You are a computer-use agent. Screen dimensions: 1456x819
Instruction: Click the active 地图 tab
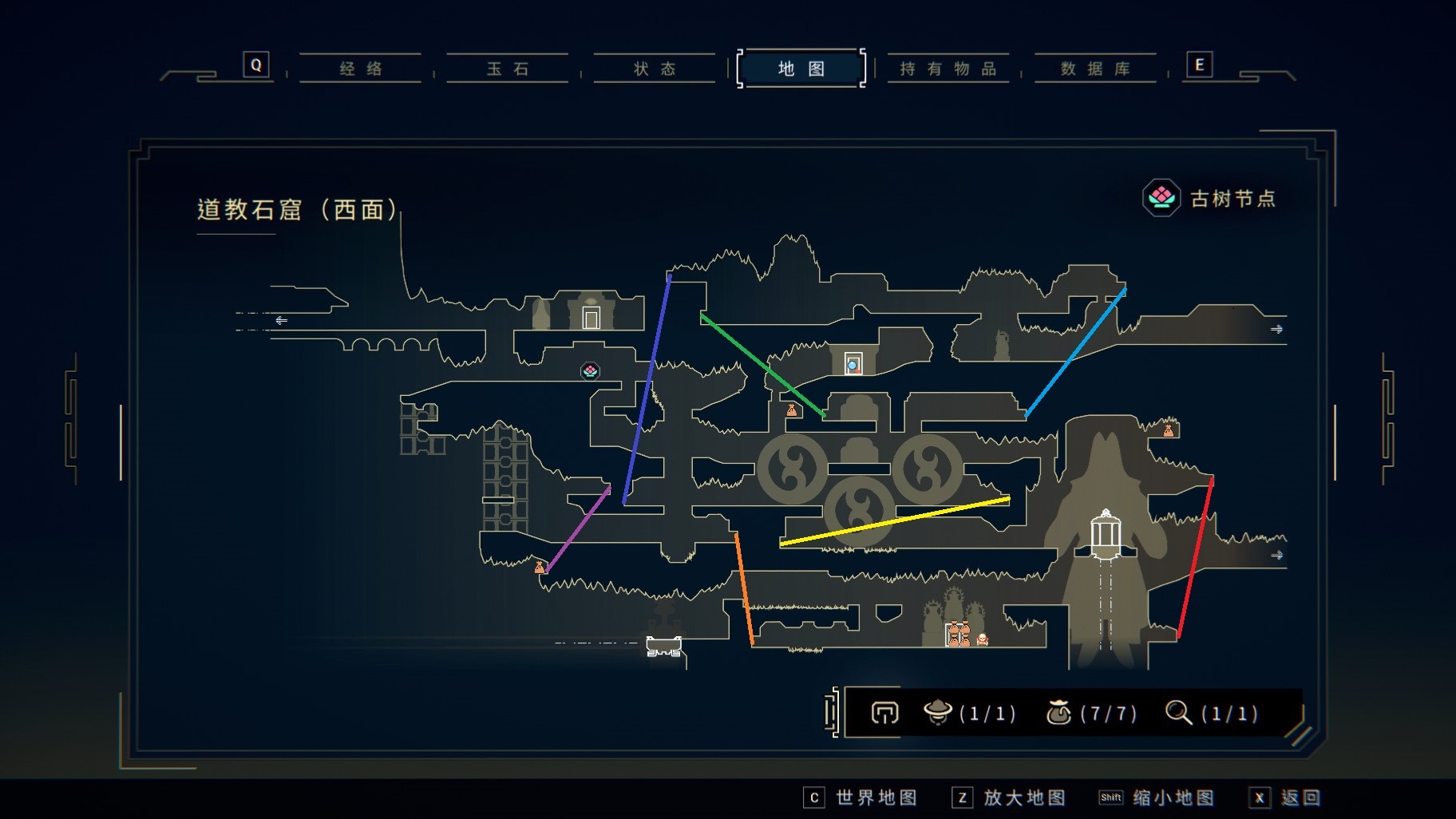click(801, 69)
